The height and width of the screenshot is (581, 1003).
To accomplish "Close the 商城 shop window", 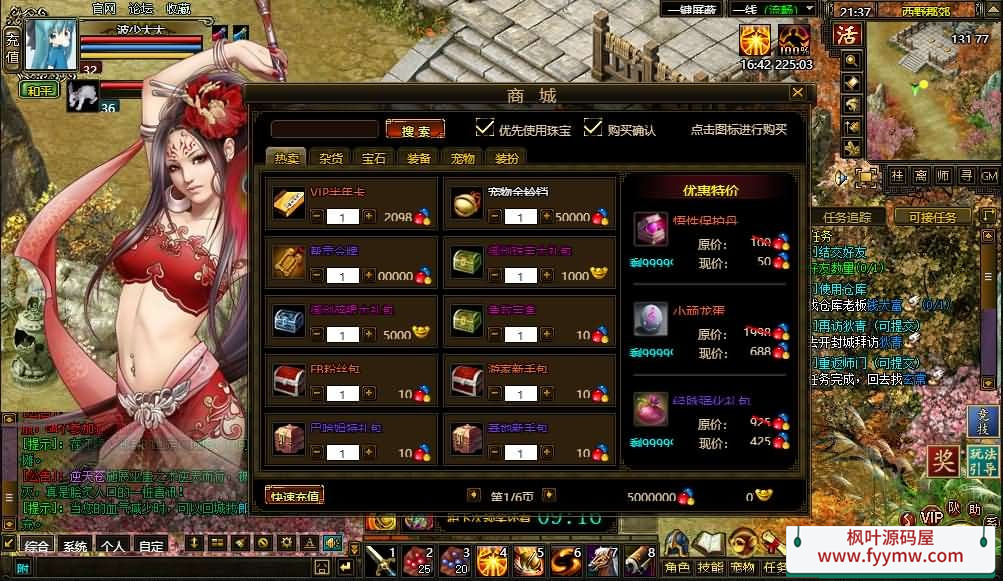I will (797, 93).
